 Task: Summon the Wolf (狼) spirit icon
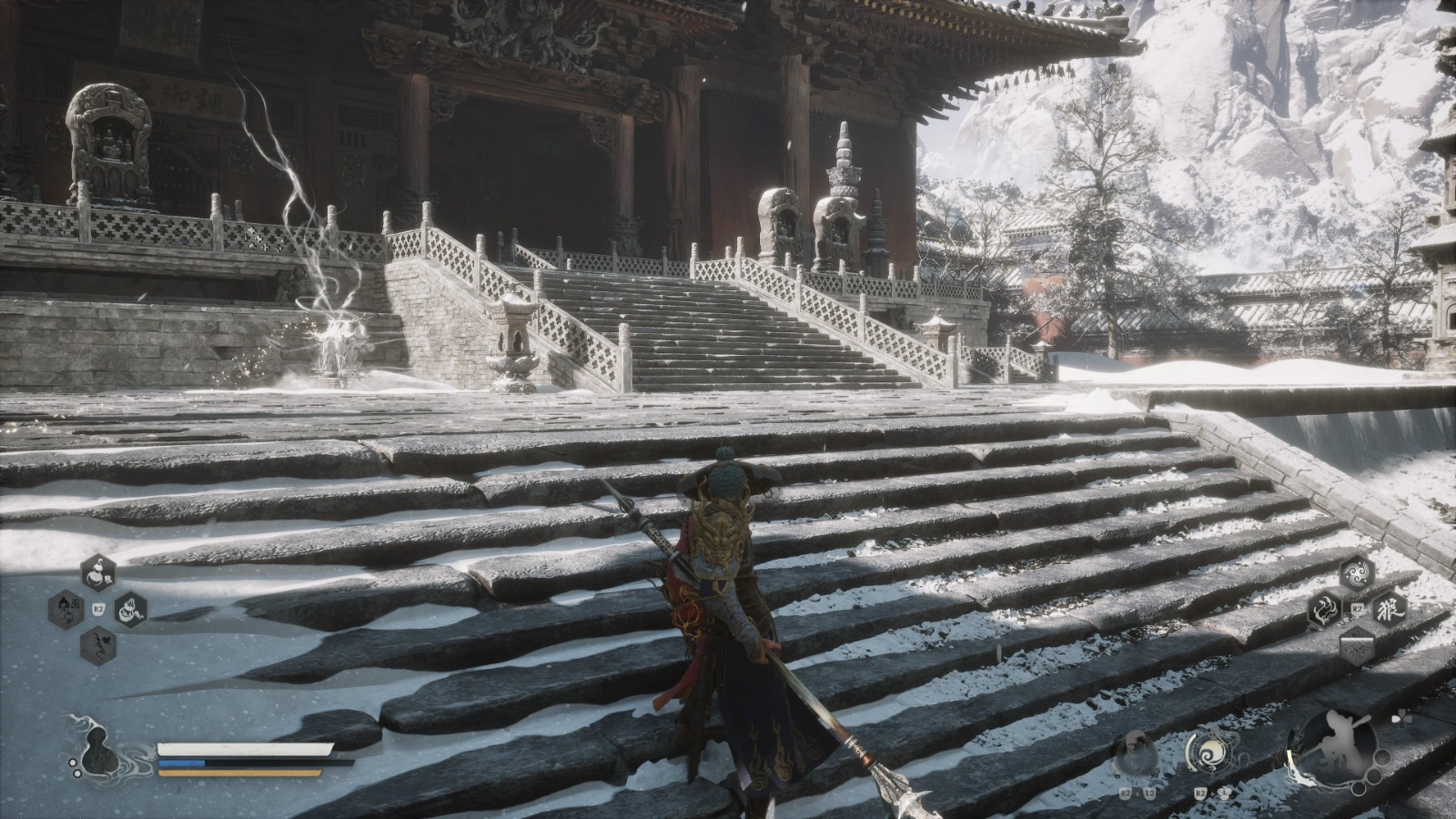click(1390, 609)
